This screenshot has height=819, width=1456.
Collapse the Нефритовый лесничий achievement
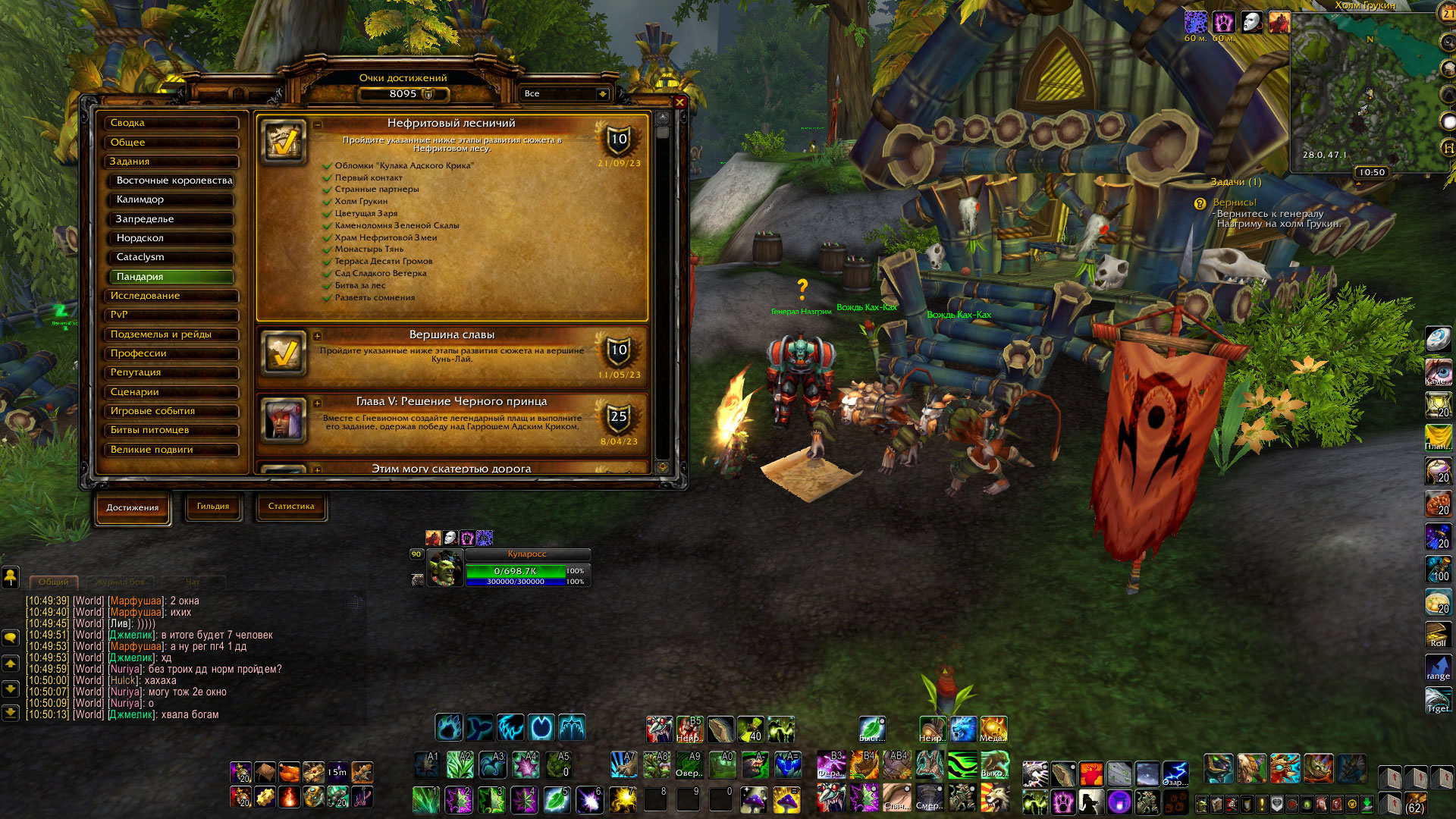click(317, 124)
